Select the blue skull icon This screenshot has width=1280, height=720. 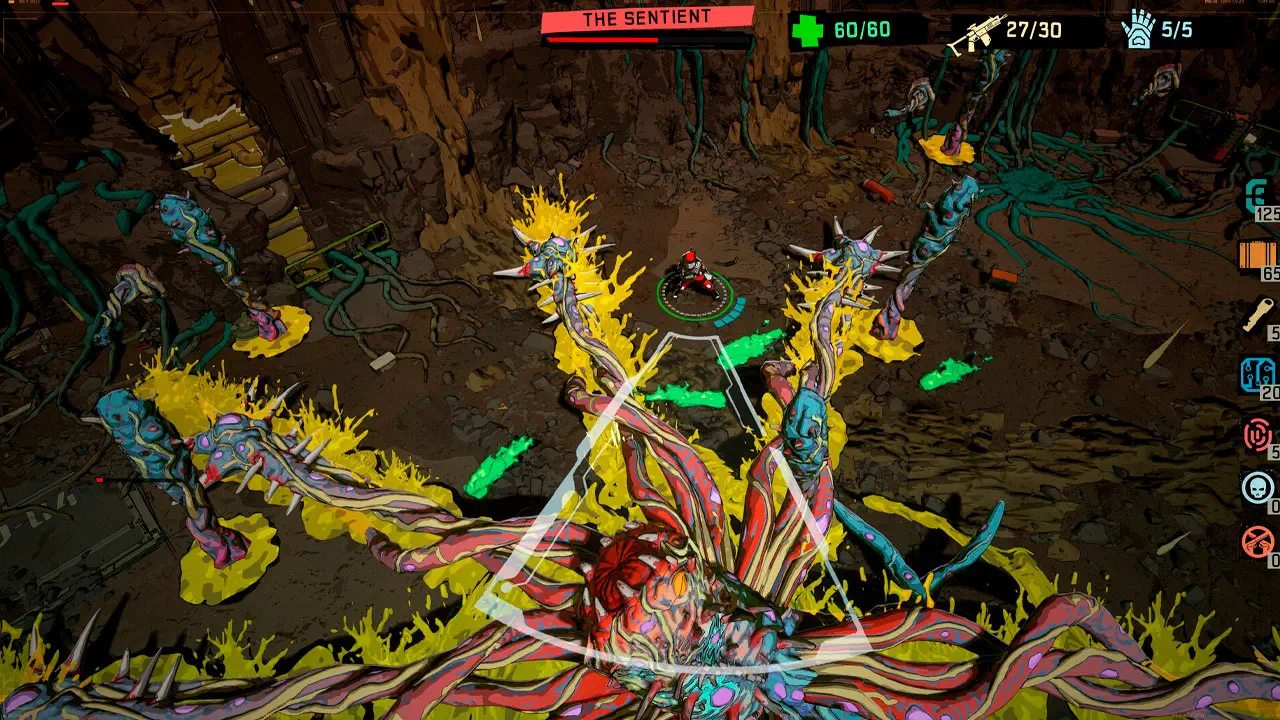click(1258, 488)
